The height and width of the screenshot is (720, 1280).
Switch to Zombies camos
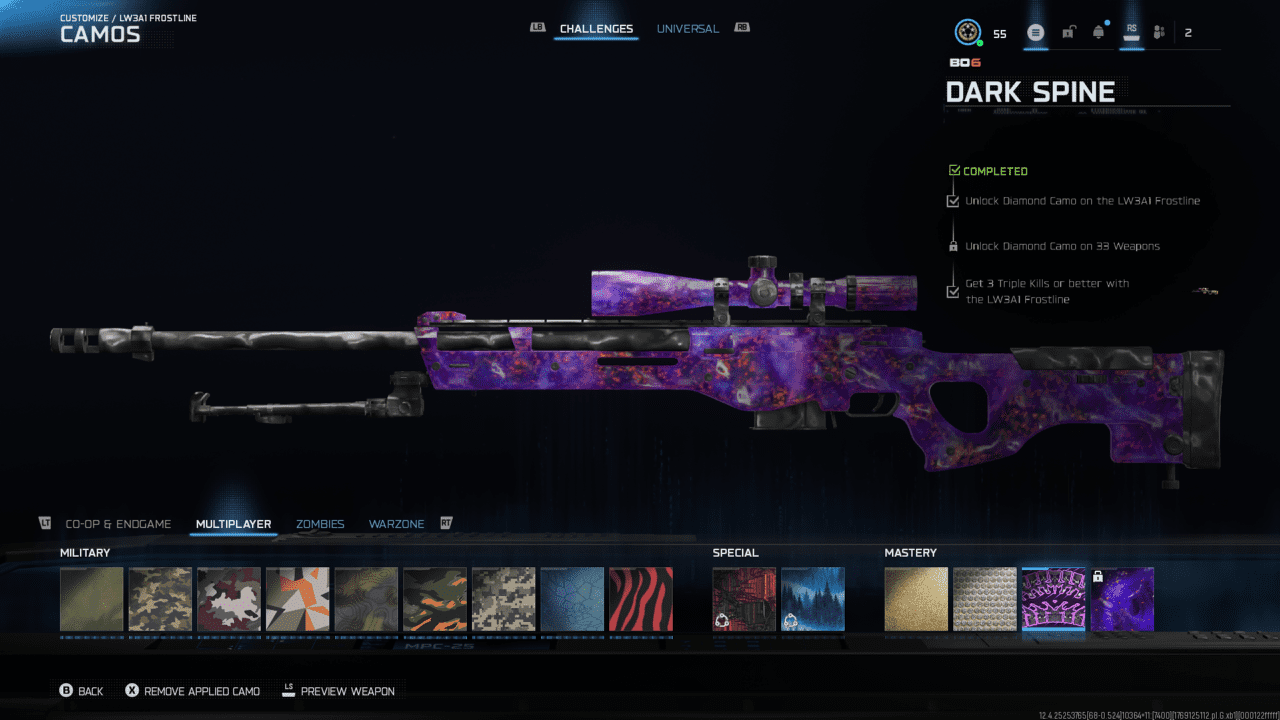320,524
